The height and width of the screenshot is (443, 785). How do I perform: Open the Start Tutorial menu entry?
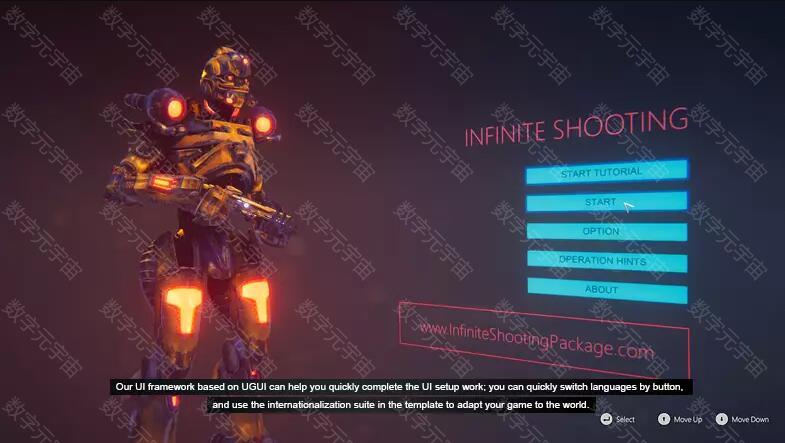pyautogui.click(x=606, y=172)
